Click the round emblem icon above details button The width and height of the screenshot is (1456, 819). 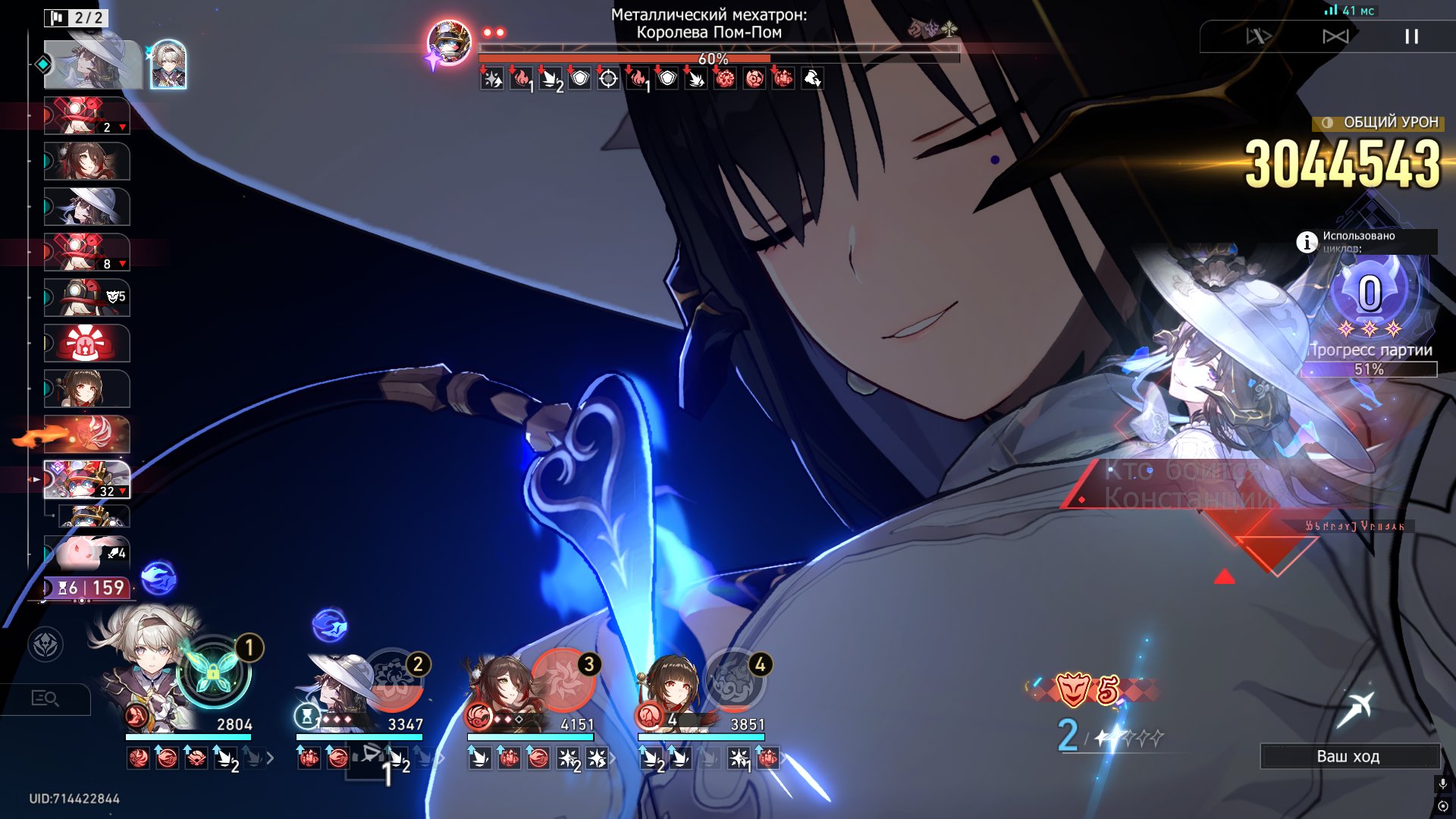point(45,645)
